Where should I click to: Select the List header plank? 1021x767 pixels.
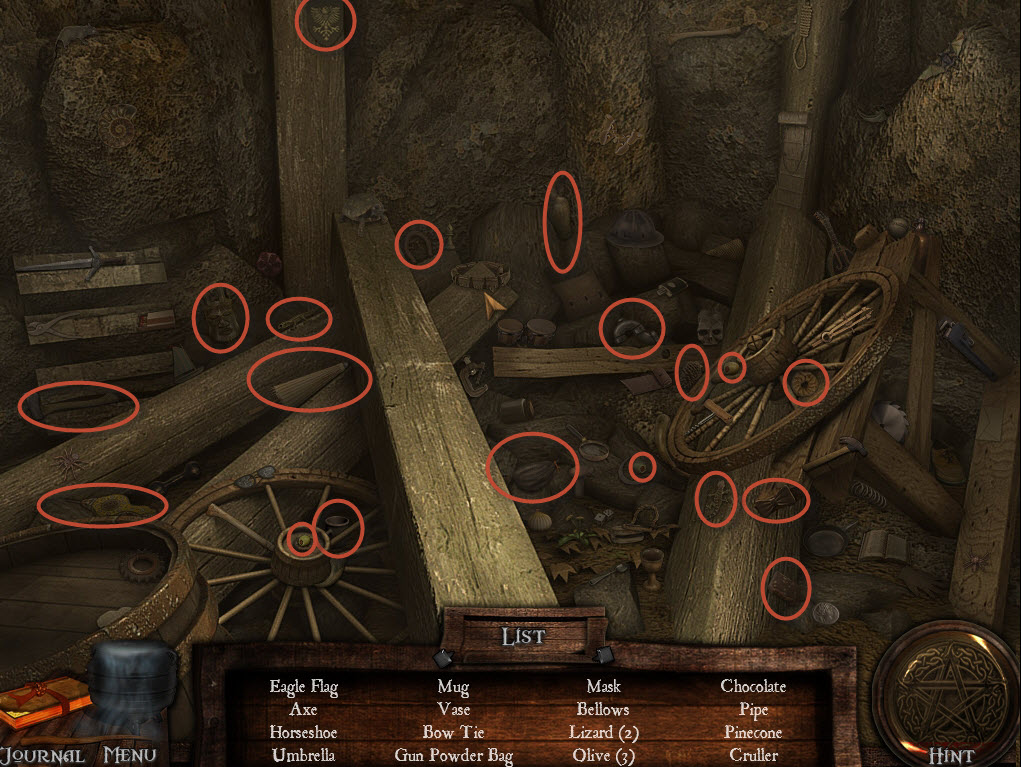click(523, 635)
